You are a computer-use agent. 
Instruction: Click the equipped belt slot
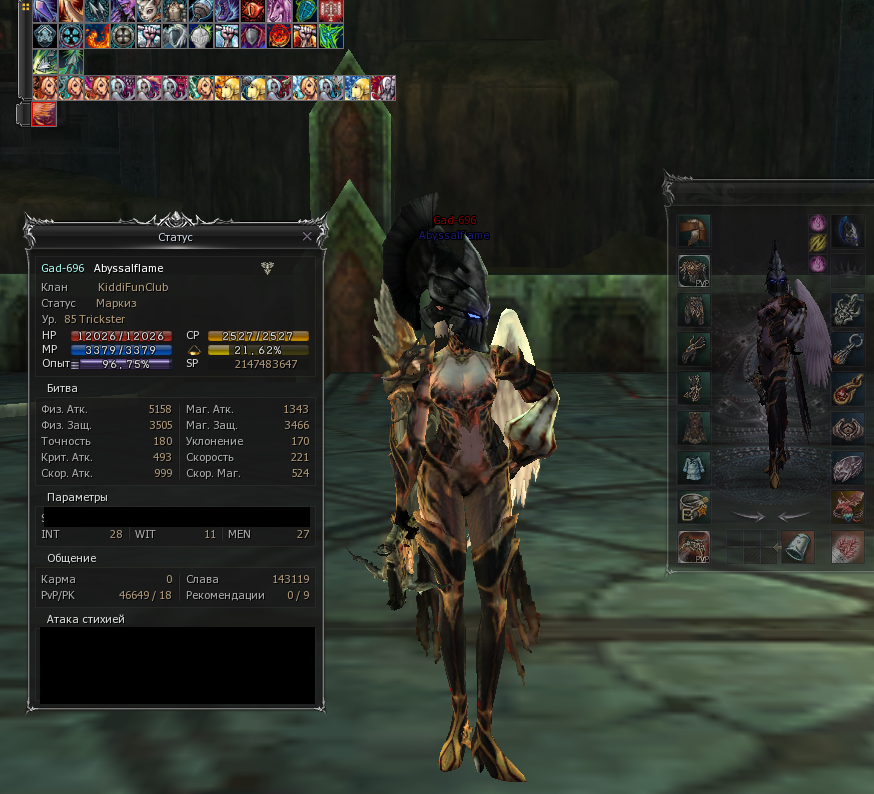point(693,507)
